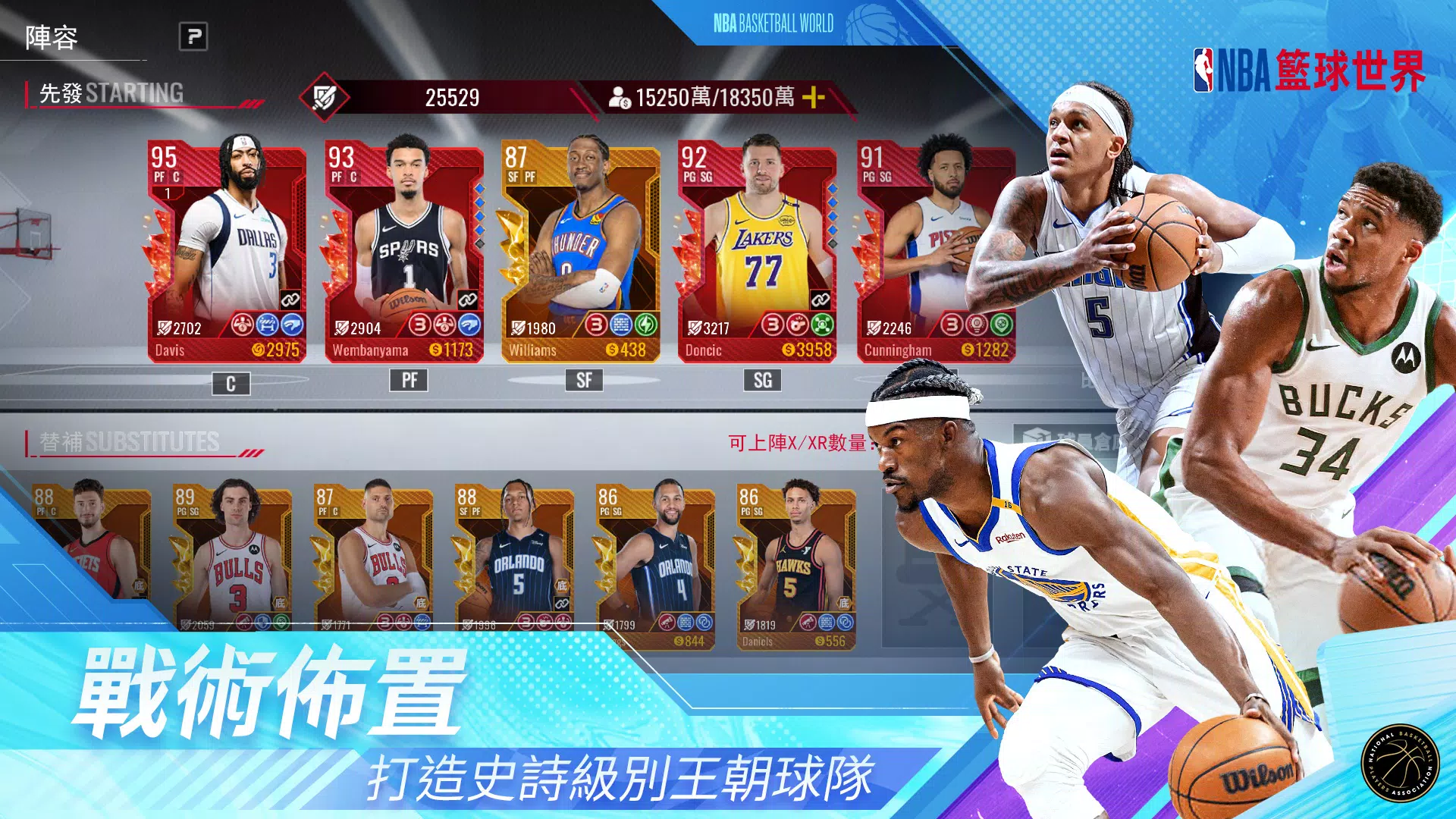The height and width of the screenshot is (819, 1456).
Task: Open the SG position selector under Doncic
Action: point(764,380)
